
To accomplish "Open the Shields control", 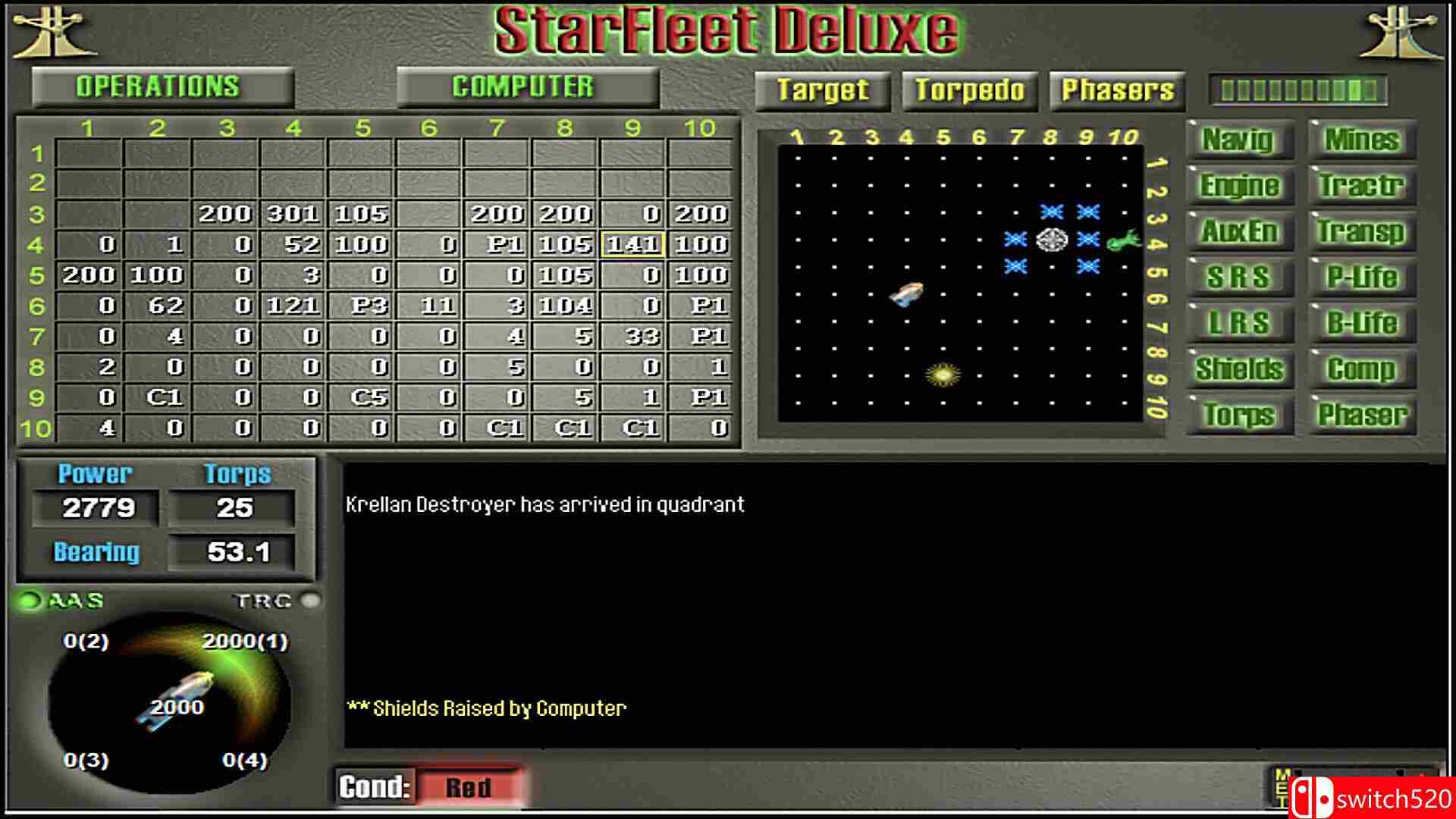I will pyautogui.click(x=1241, y=369).
